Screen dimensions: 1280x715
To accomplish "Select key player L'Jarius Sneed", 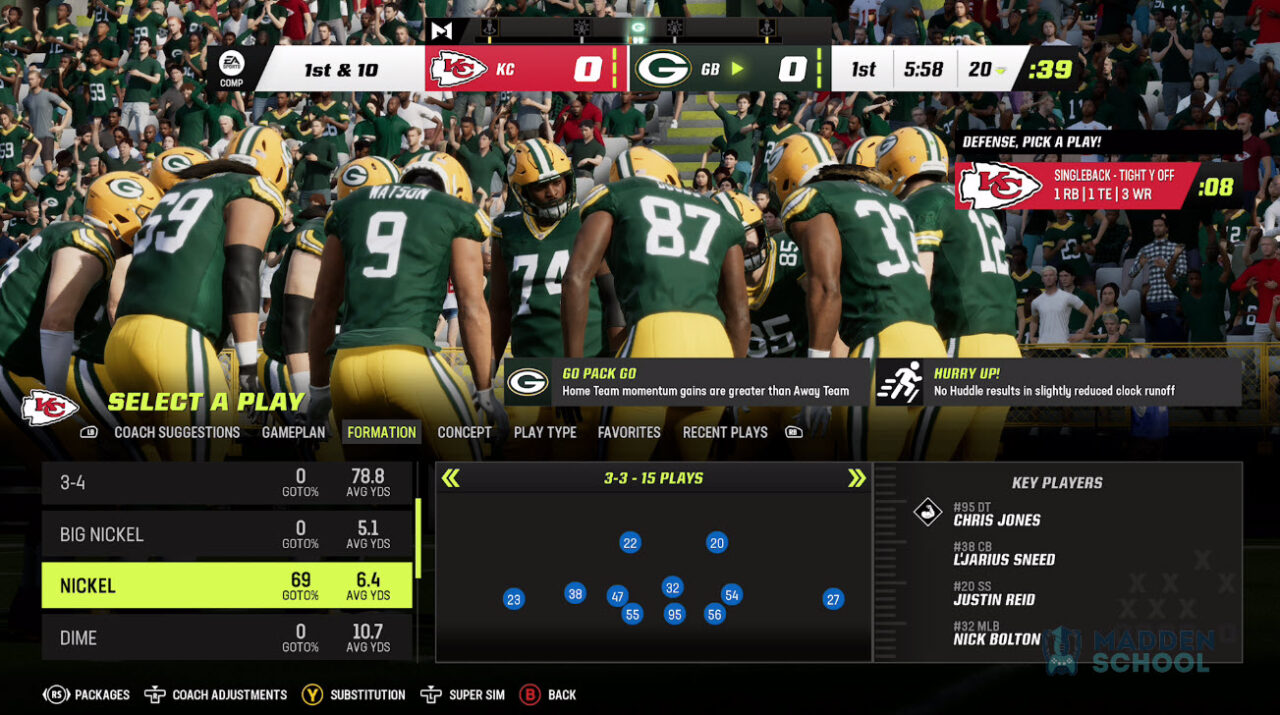I will coord(1003,560).
